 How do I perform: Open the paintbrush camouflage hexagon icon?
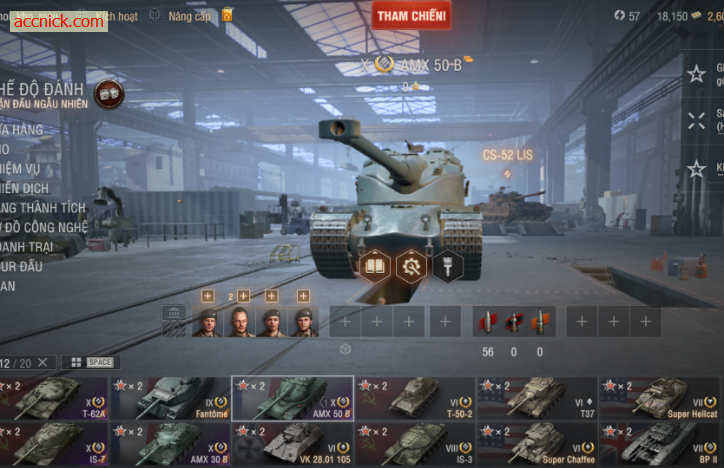pyautogui.click(x=446, y=266)
